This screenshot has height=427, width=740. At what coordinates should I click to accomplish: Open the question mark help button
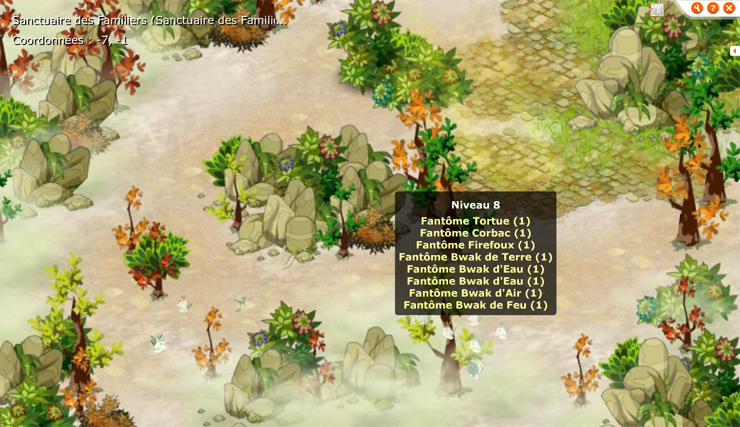click(713, 8)
